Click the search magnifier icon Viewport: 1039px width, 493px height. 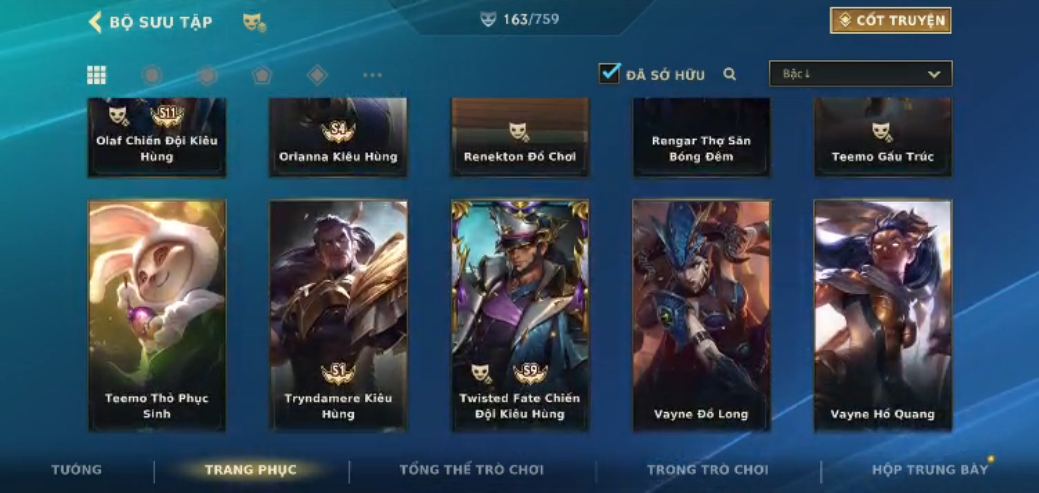click(730, 74)
